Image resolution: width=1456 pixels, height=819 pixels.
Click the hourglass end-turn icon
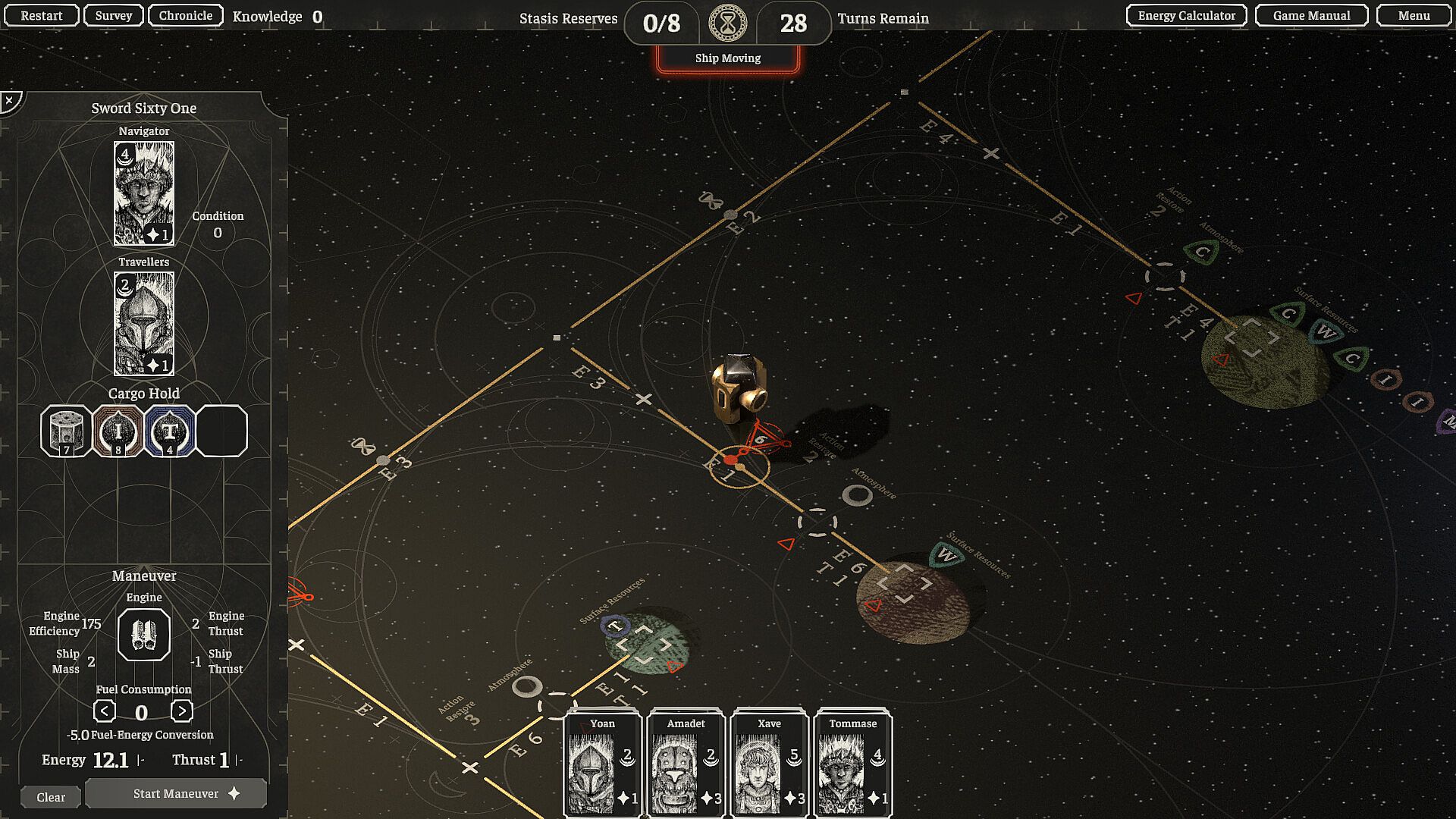727,24
